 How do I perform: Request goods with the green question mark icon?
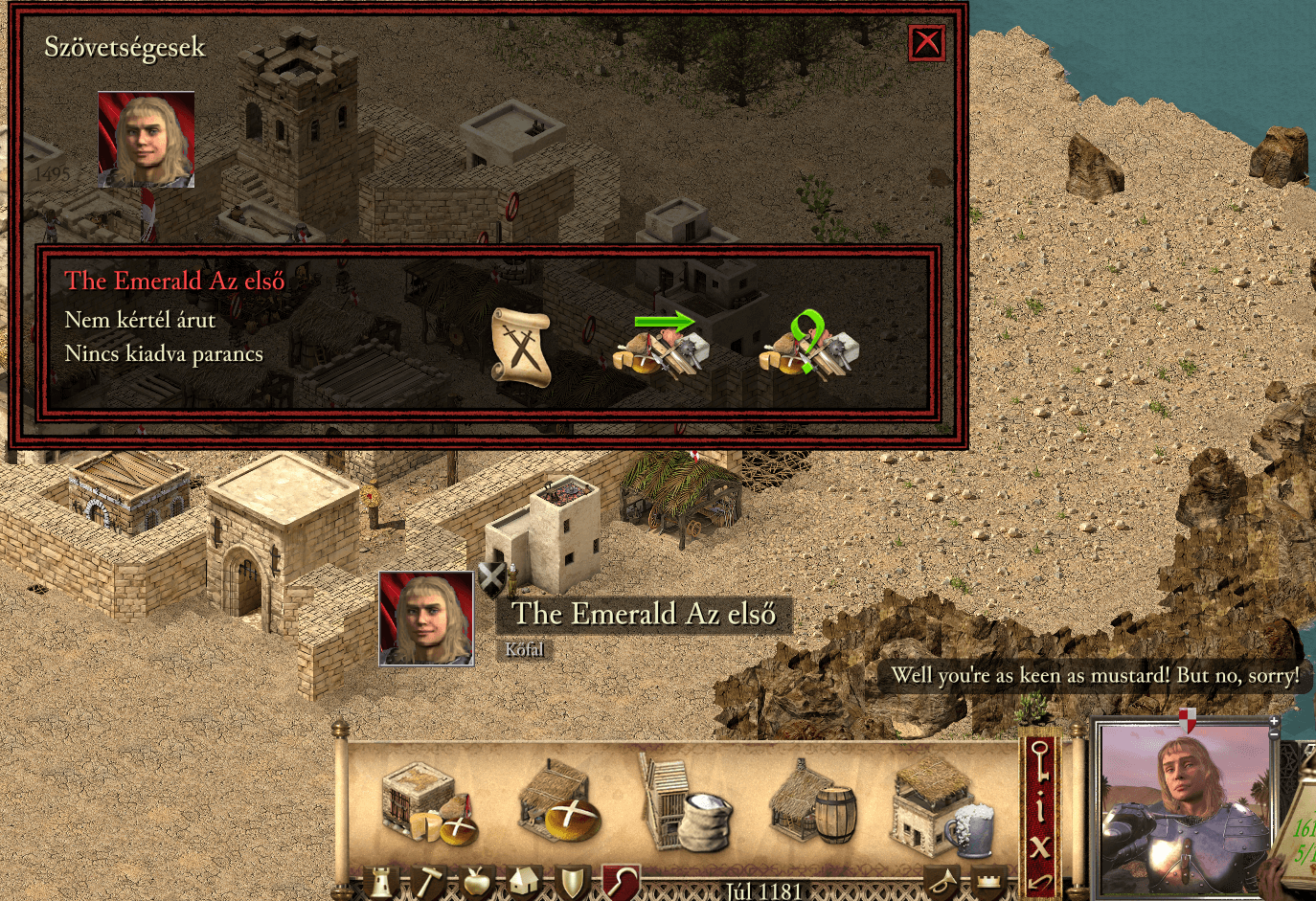click(x=808, y=343)
